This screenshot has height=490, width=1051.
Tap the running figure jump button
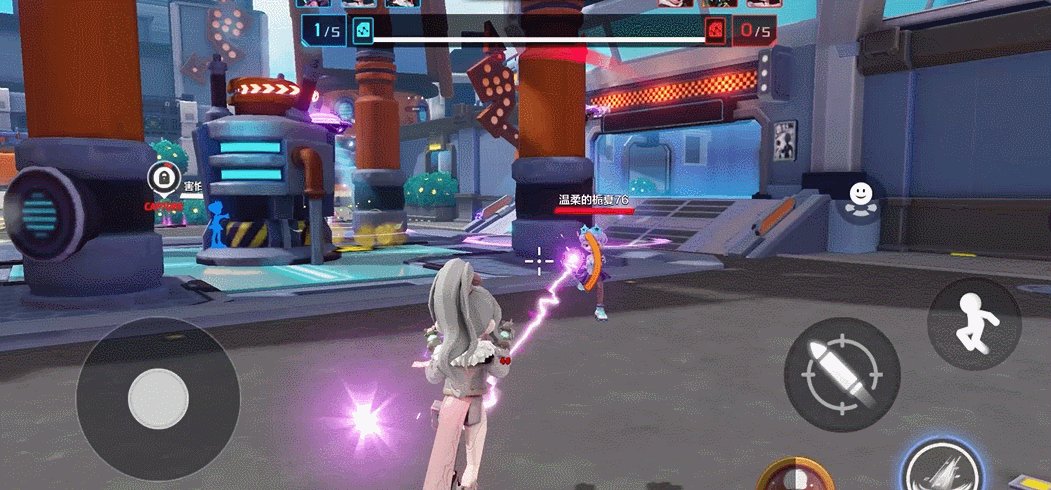click(x=974, y=323)
